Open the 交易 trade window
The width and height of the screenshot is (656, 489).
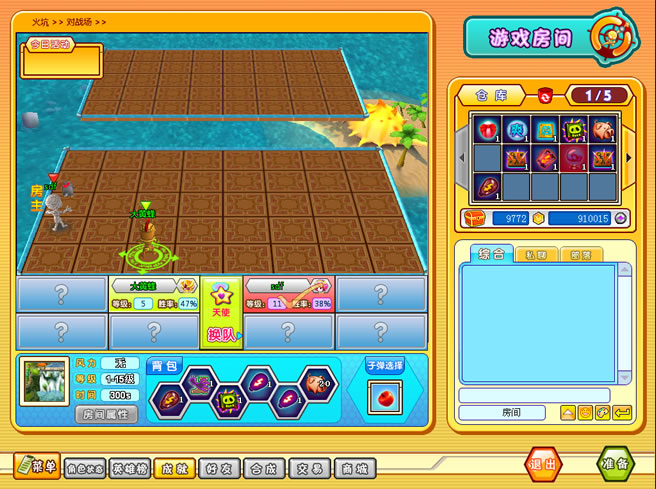click(310, 467)
